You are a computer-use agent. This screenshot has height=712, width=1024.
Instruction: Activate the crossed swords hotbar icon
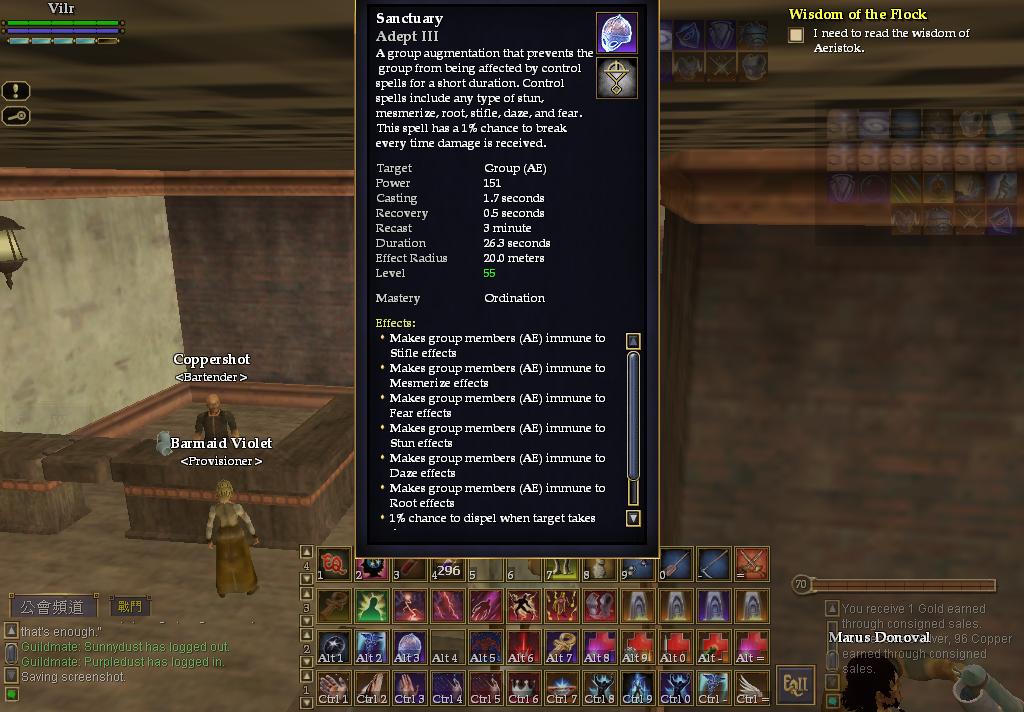[x=751, y=564]
